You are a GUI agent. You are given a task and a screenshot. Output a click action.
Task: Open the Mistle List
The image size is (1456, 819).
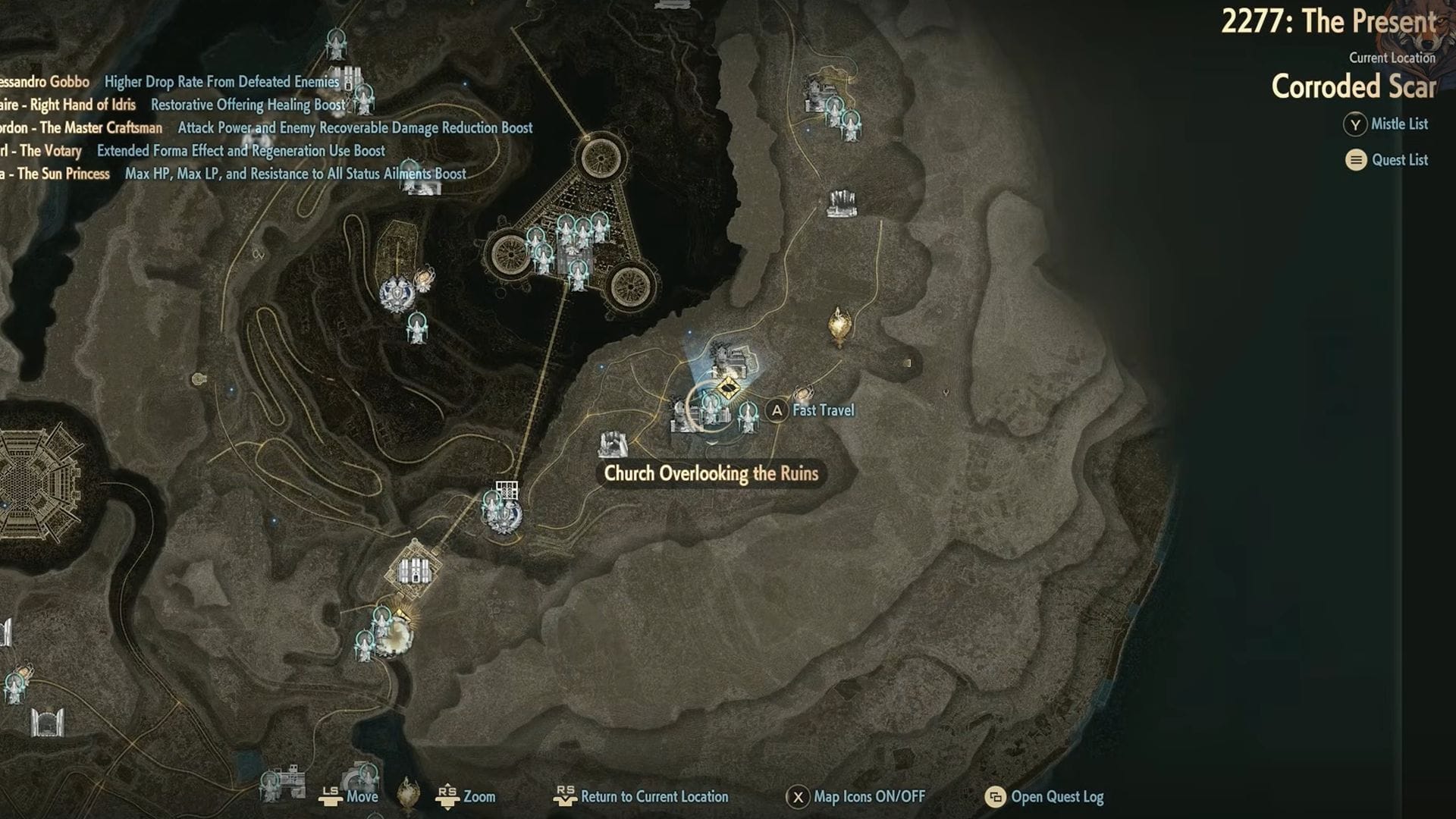(x=1398, y=124)
